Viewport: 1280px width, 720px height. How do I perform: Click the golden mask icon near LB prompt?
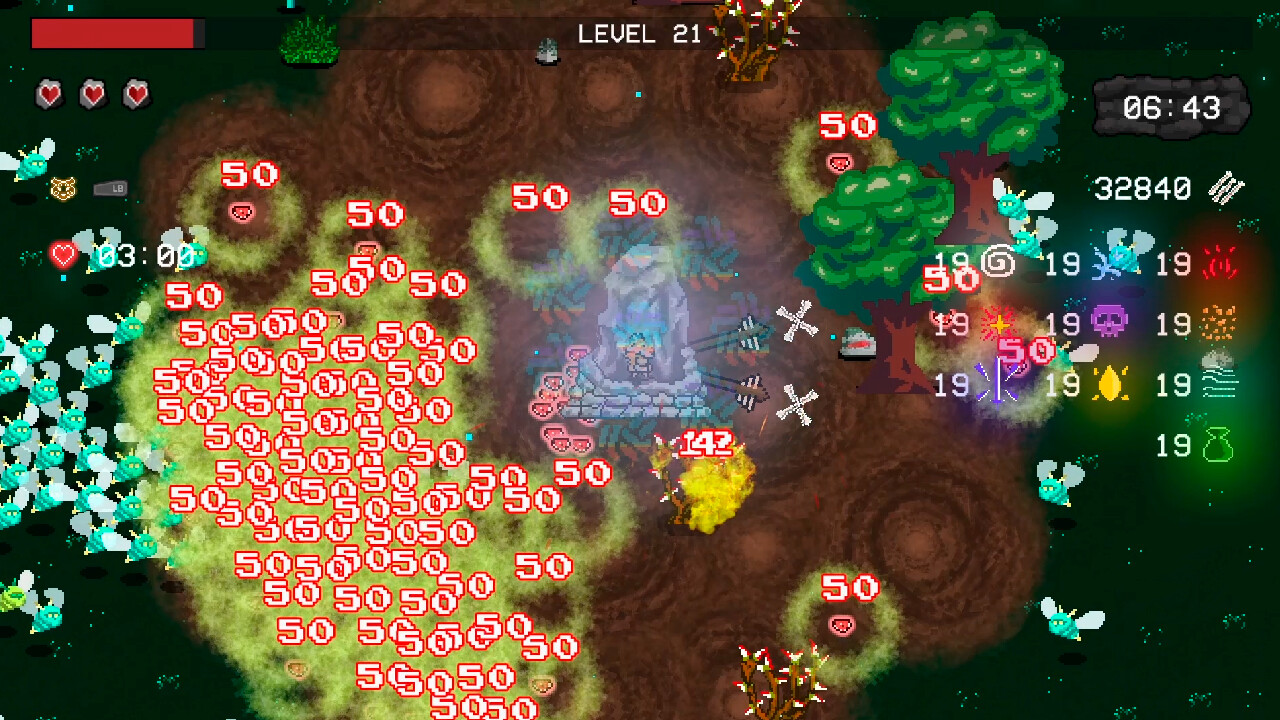63,189
